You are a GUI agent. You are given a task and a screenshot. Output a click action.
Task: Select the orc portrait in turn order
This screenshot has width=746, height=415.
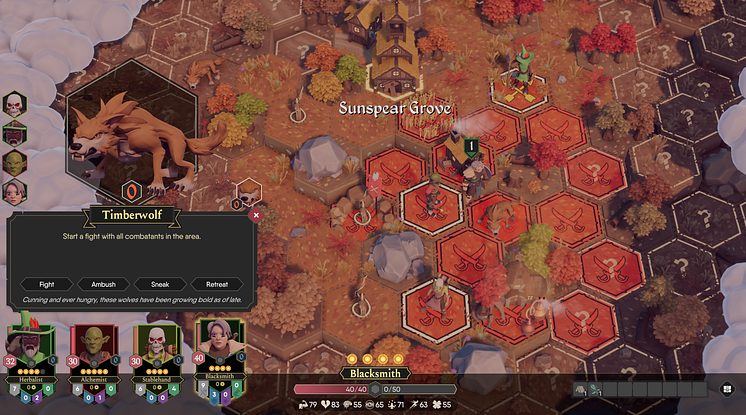(x=14, y=163)
